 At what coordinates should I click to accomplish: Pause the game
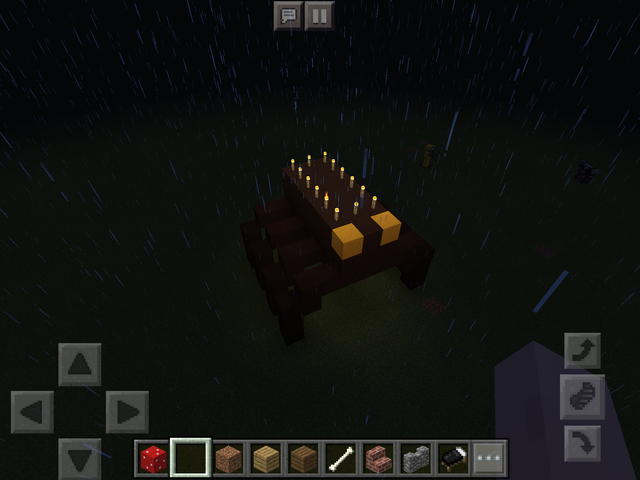319,16
